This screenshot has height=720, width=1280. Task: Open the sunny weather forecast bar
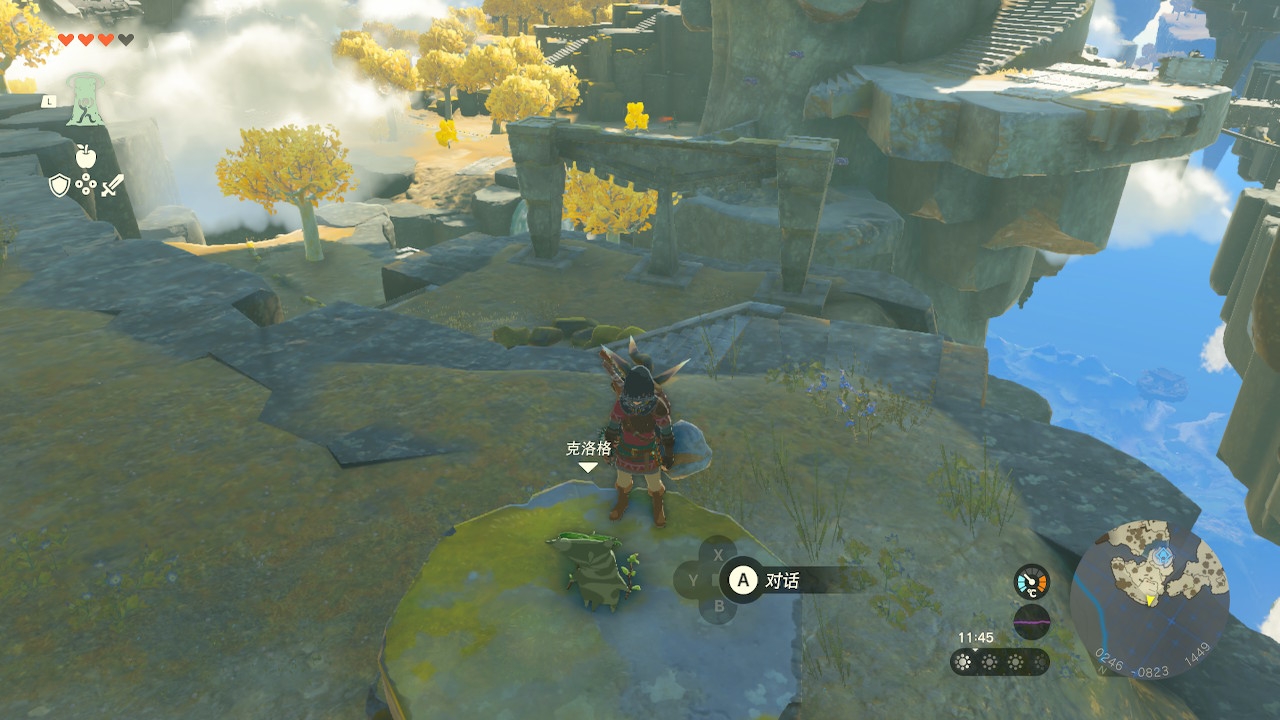(999, 662)
